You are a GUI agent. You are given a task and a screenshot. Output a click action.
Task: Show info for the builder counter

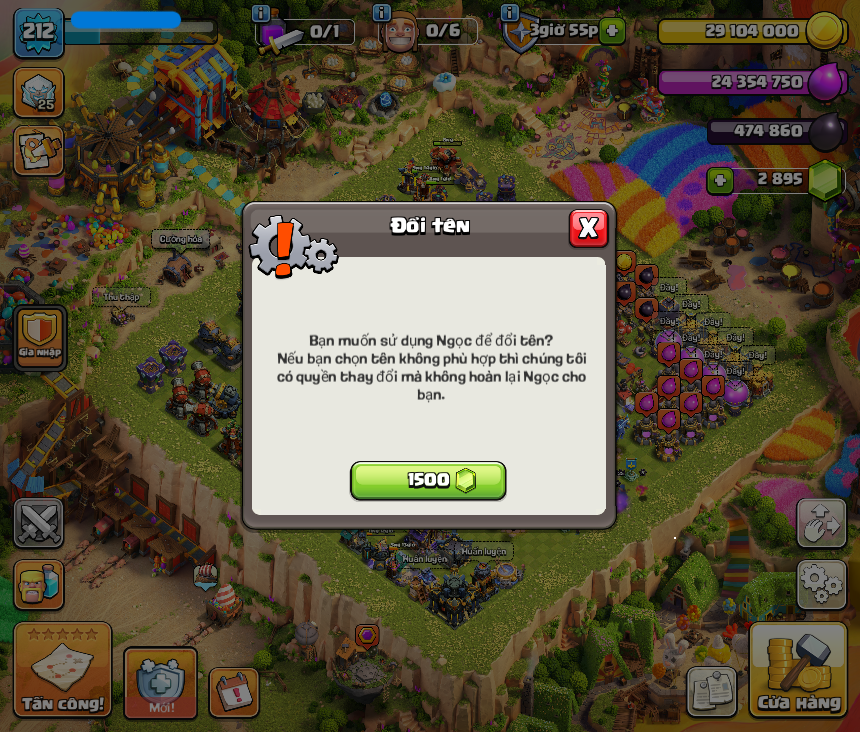381,13
